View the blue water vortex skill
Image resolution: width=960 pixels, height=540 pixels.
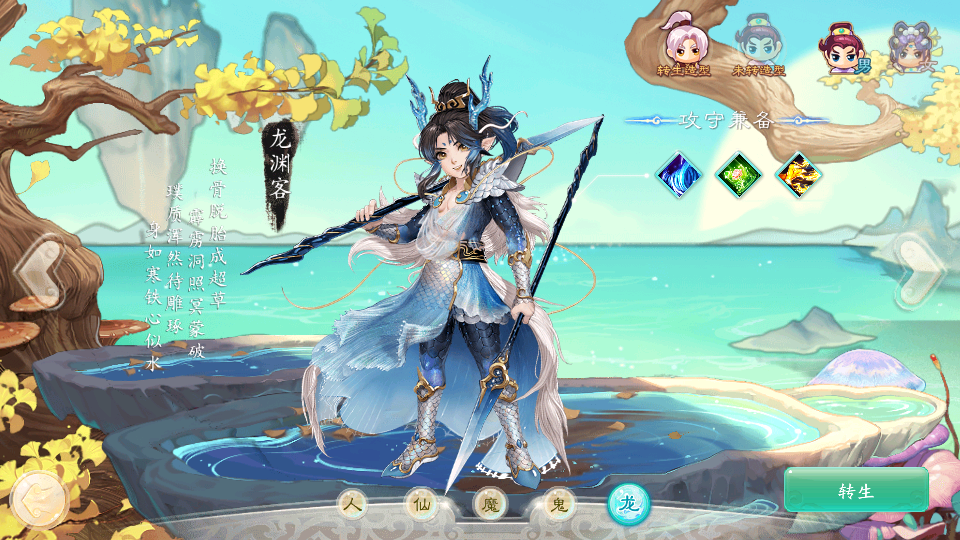click(679, 175)
